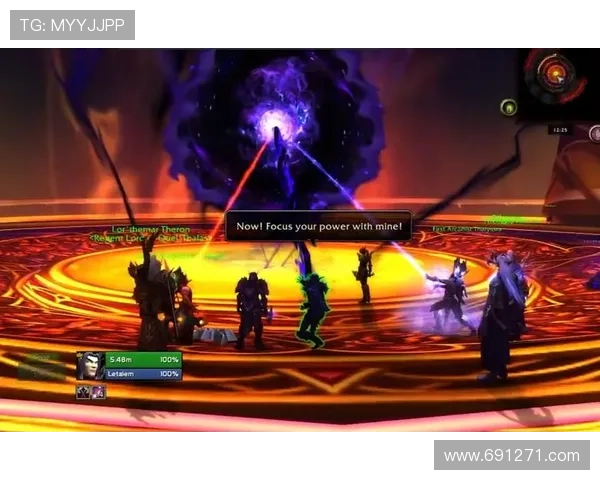Viewport: 600px width, 480px height.
Task: Click the purple buff icon under portrait
Action: (x=98, y=392)
